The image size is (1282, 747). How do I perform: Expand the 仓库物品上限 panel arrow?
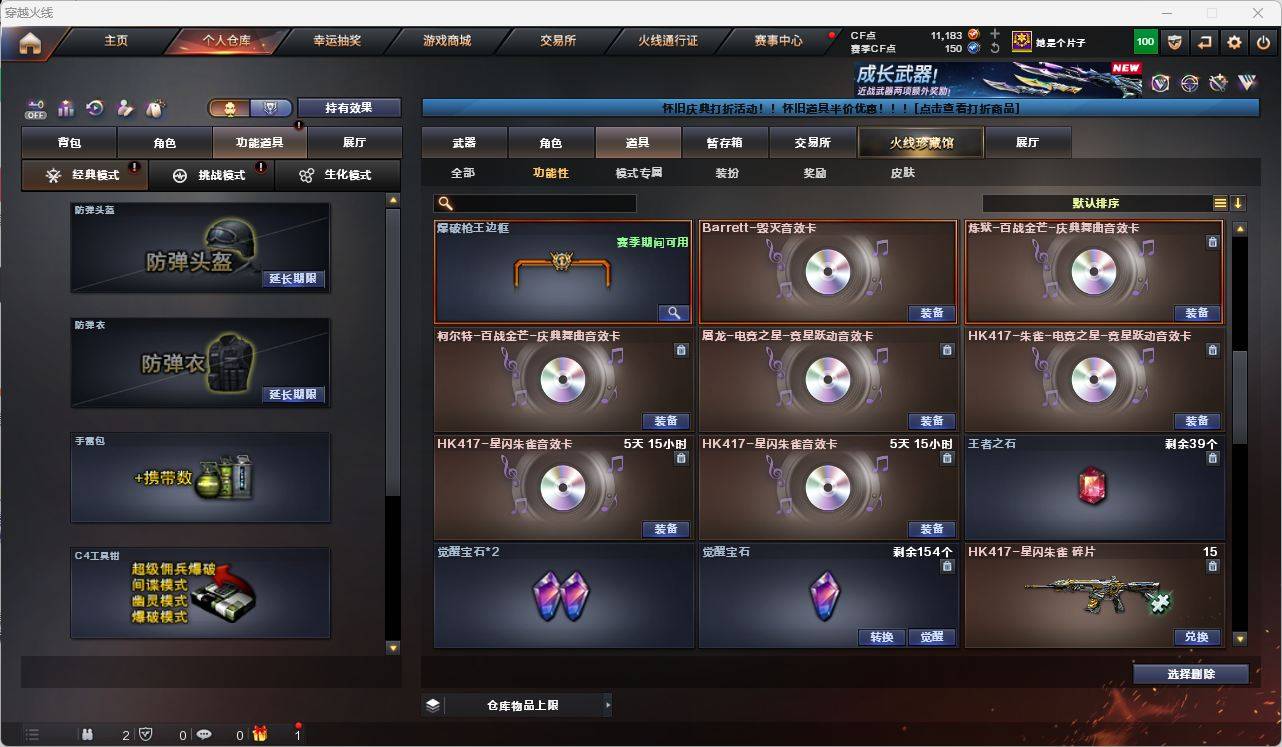(x=608, y=704)
